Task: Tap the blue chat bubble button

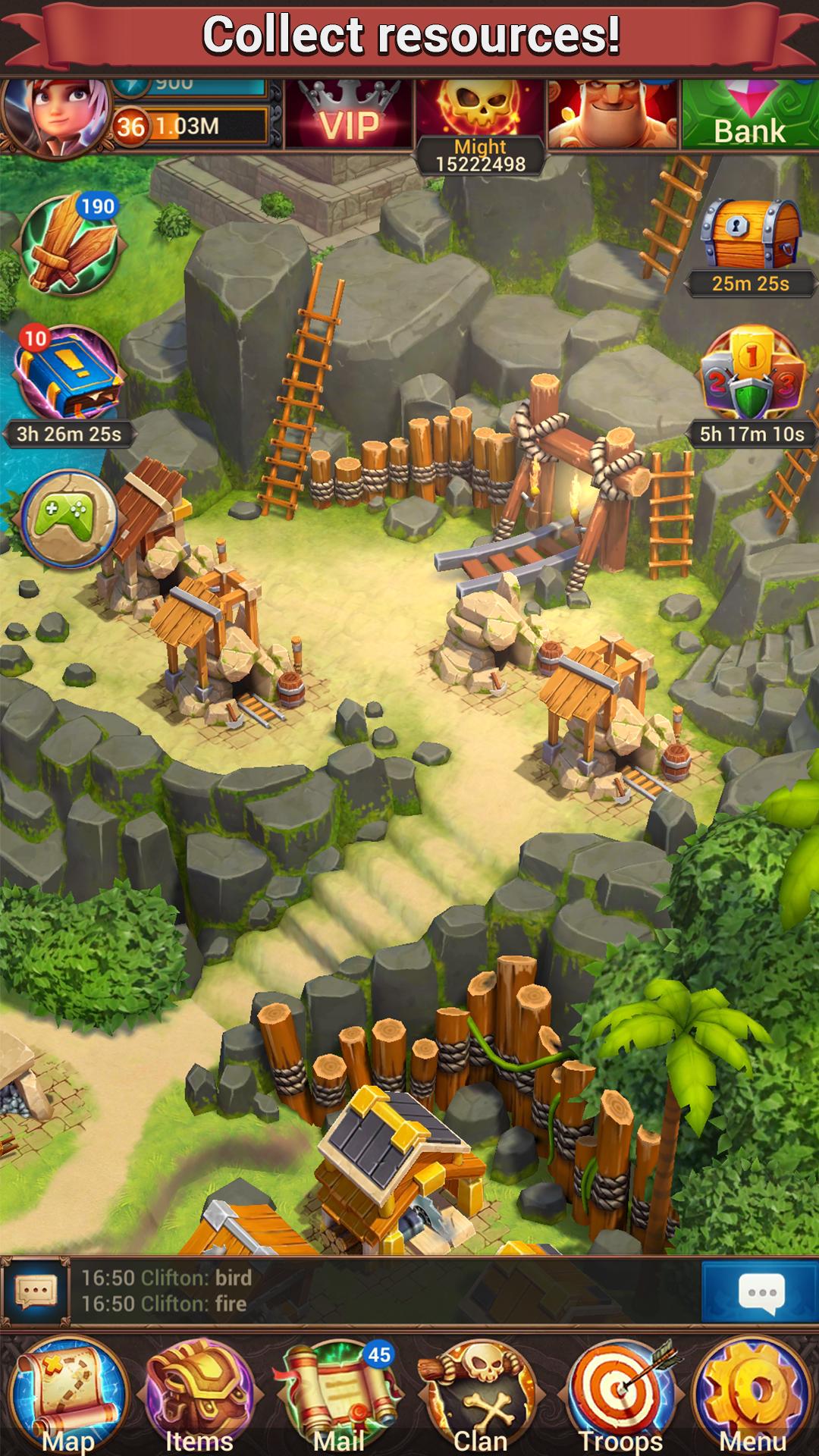Action: 760,1291
